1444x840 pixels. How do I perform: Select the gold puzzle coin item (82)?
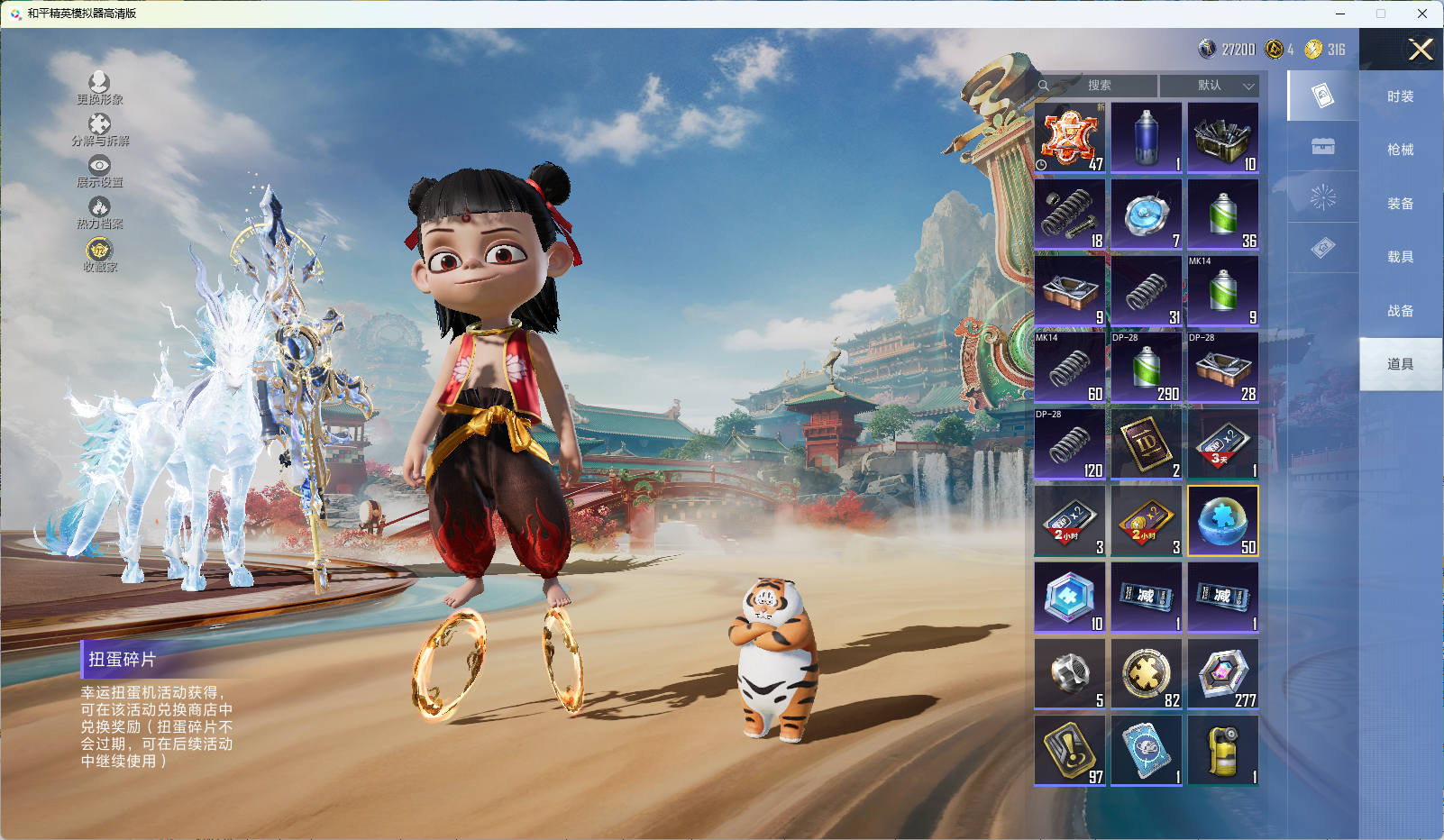pos(1147,674)
